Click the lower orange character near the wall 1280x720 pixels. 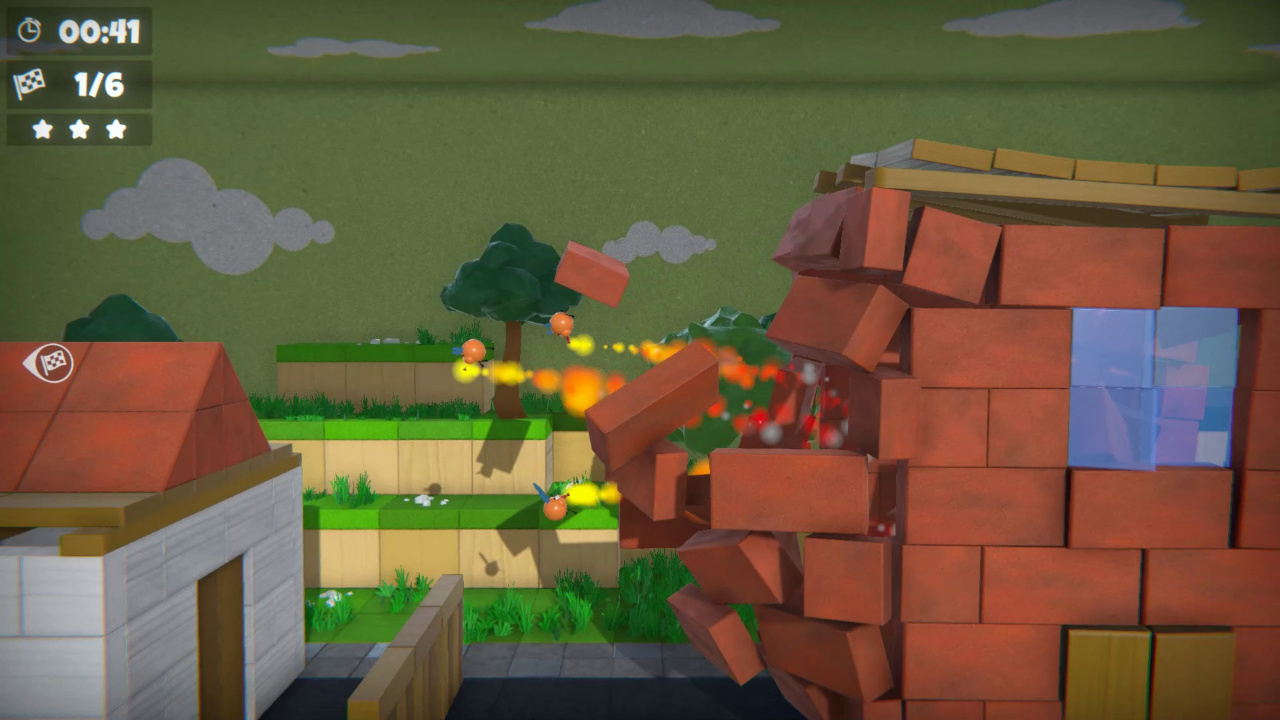coord(553,512)
